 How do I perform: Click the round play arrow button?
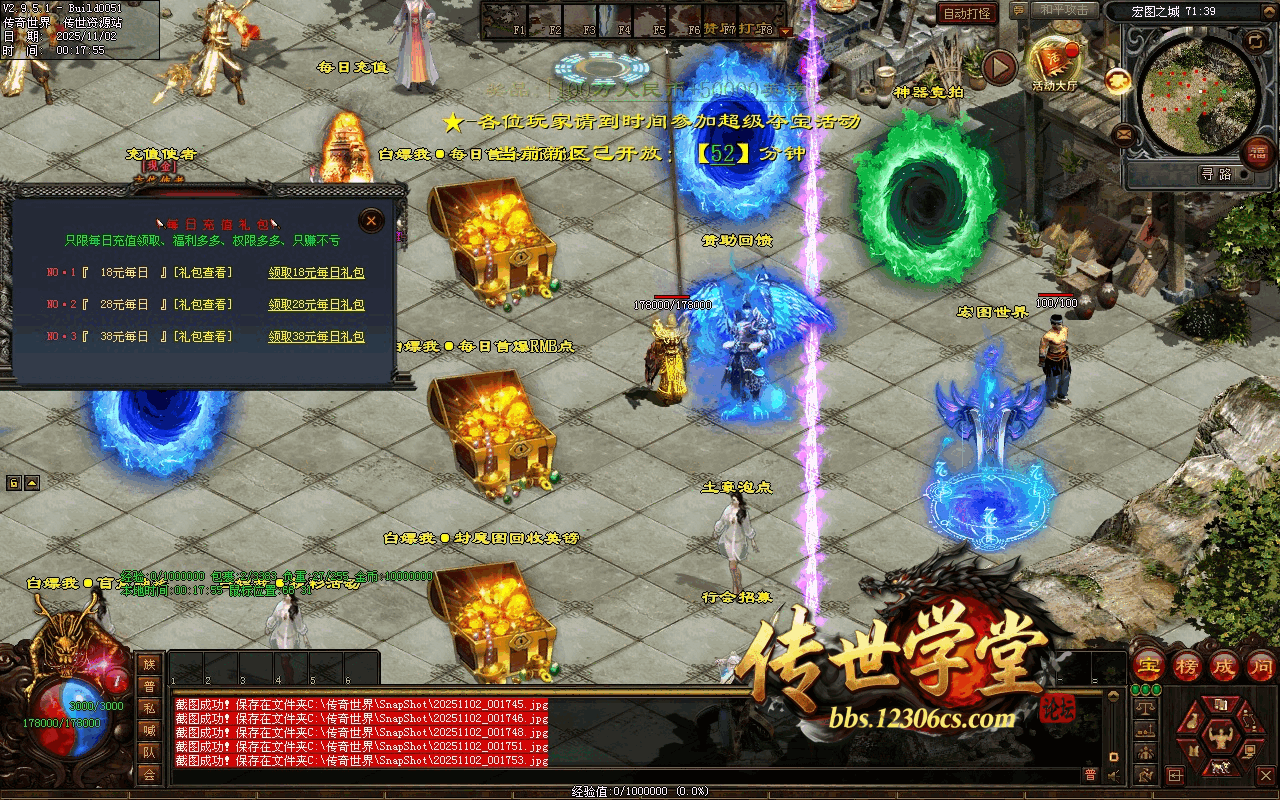[x=999, y=67]
